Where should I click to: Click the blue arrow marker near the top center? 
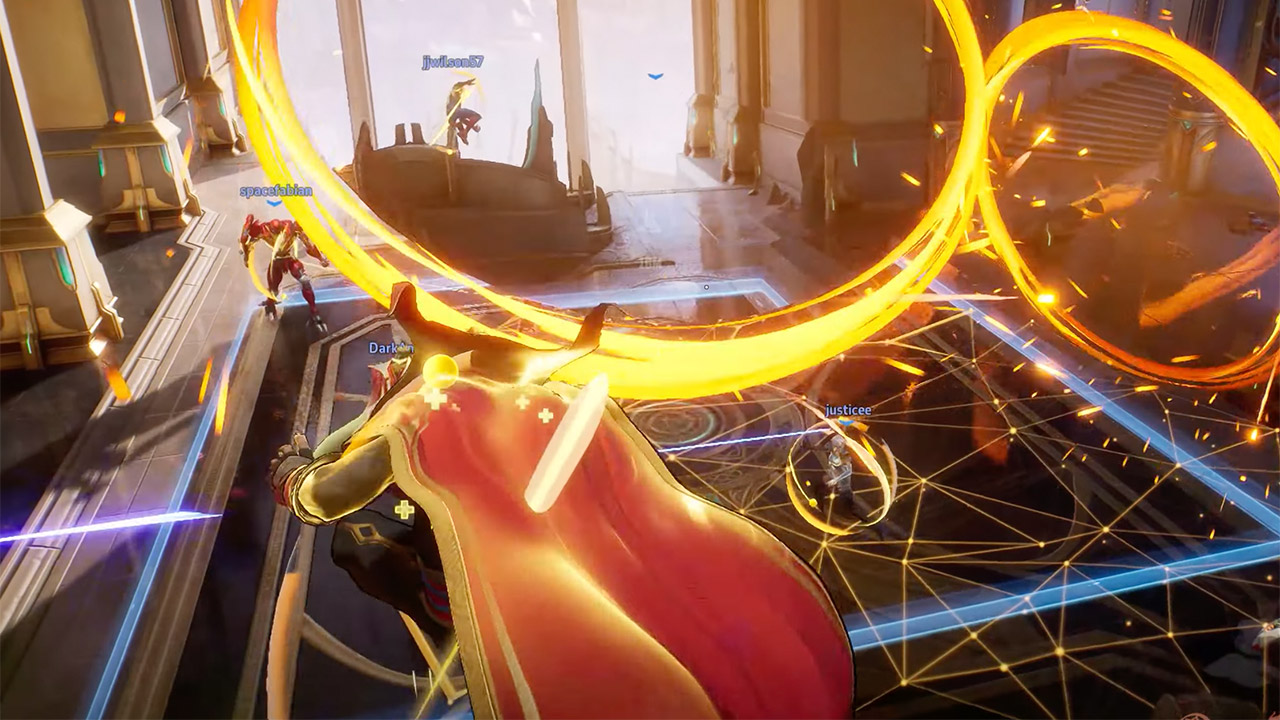654,76
